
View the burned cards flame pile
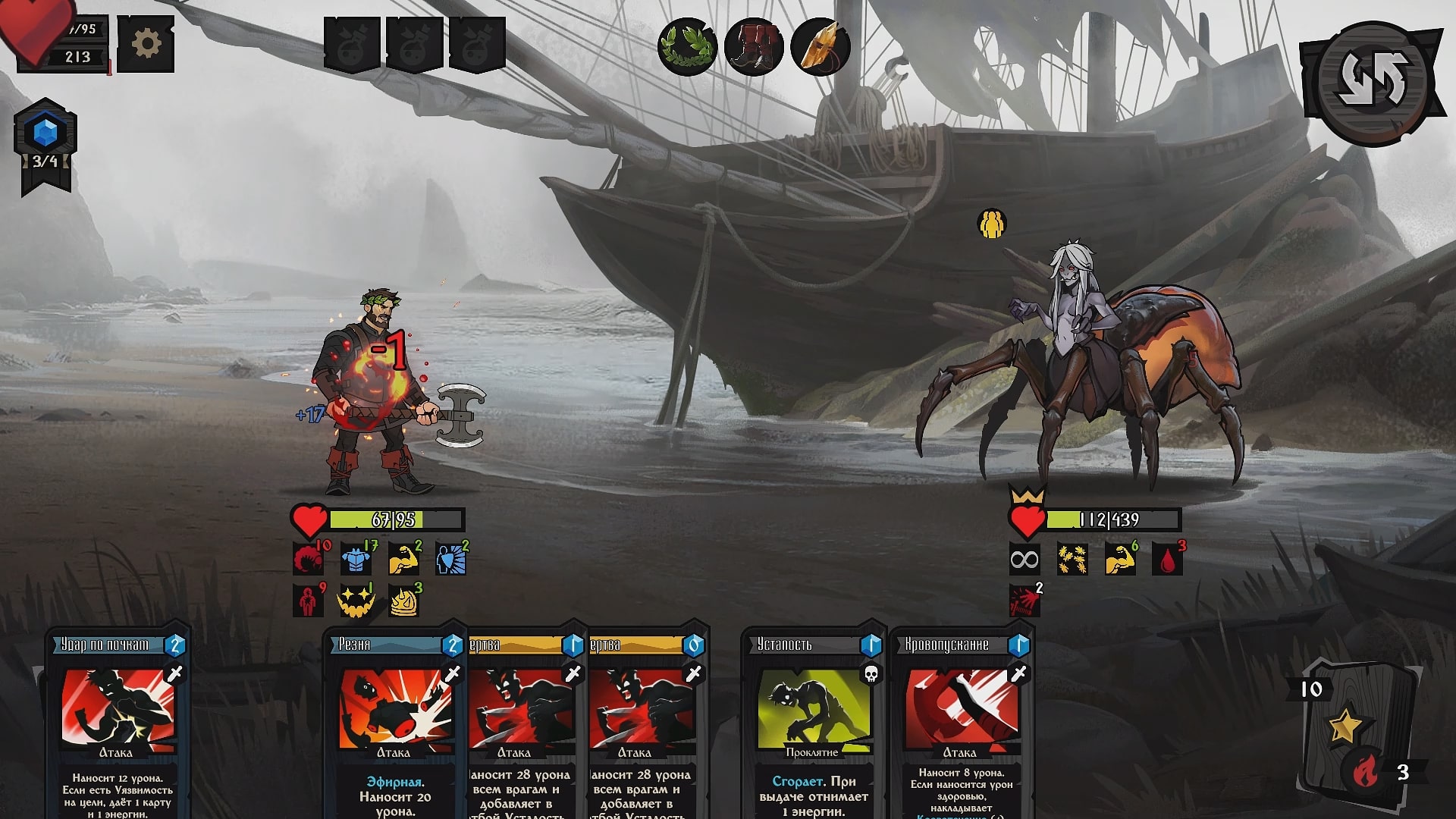click(x=1369, y=773)
